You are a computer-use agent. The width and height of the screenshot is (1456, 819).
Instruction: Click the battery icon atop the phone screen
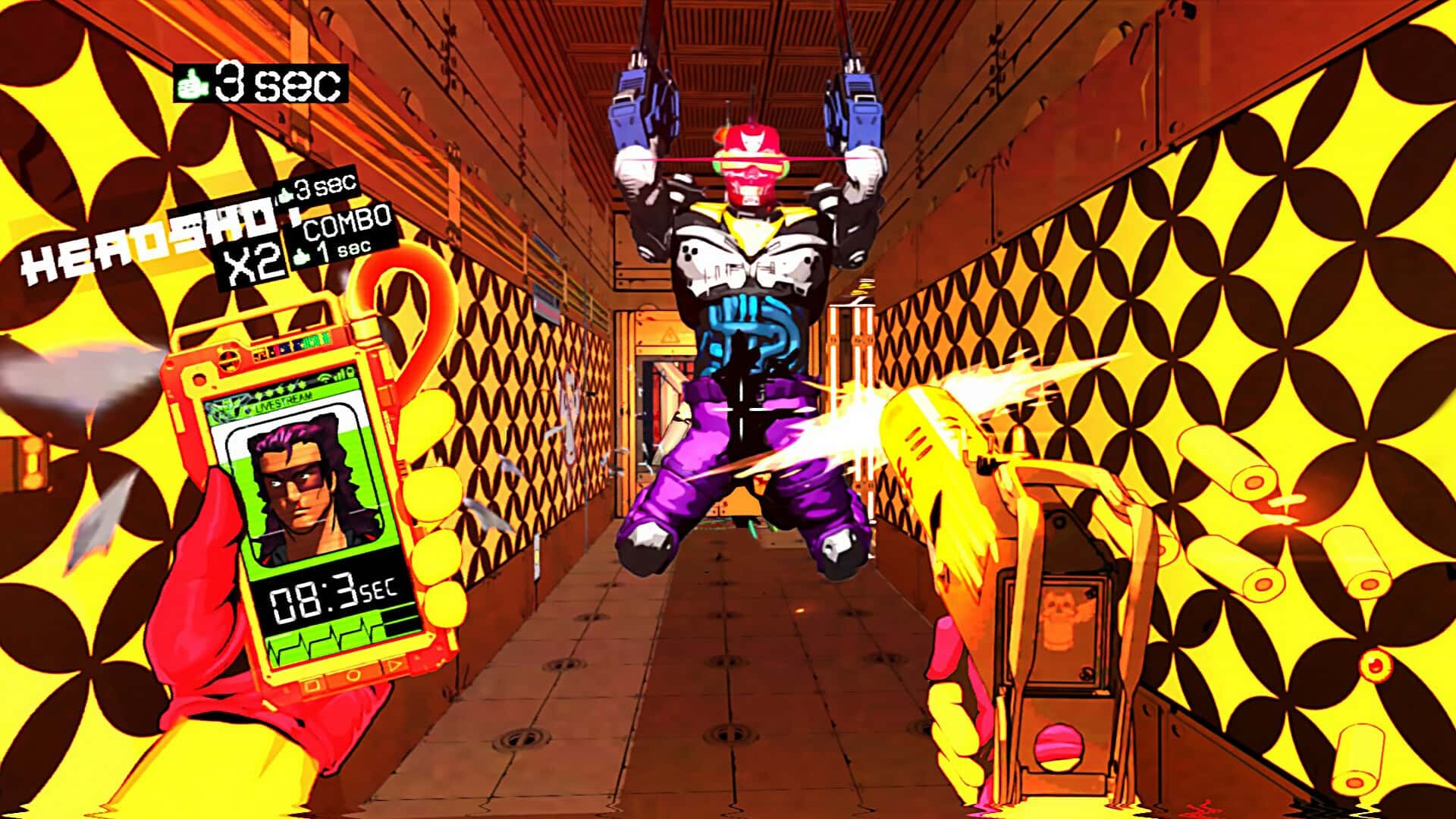point(350,373)
